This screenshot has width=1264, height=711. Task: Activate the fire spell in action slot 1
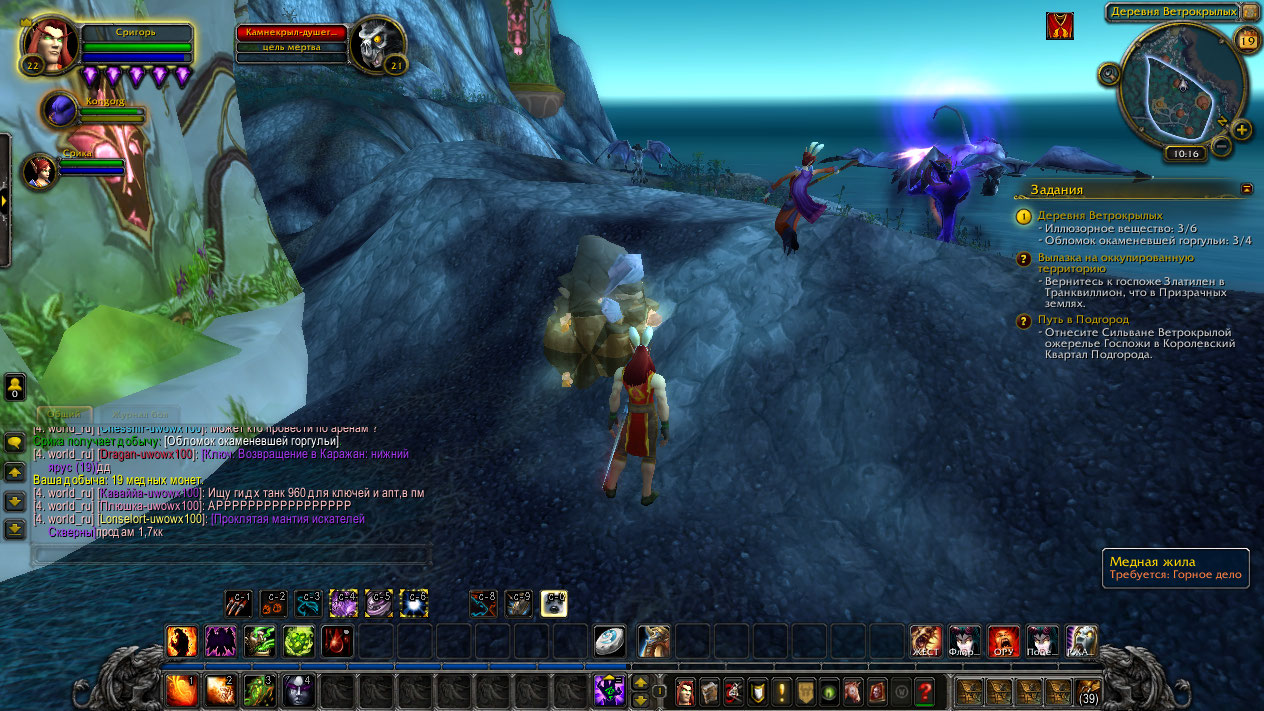click(180, 691)
